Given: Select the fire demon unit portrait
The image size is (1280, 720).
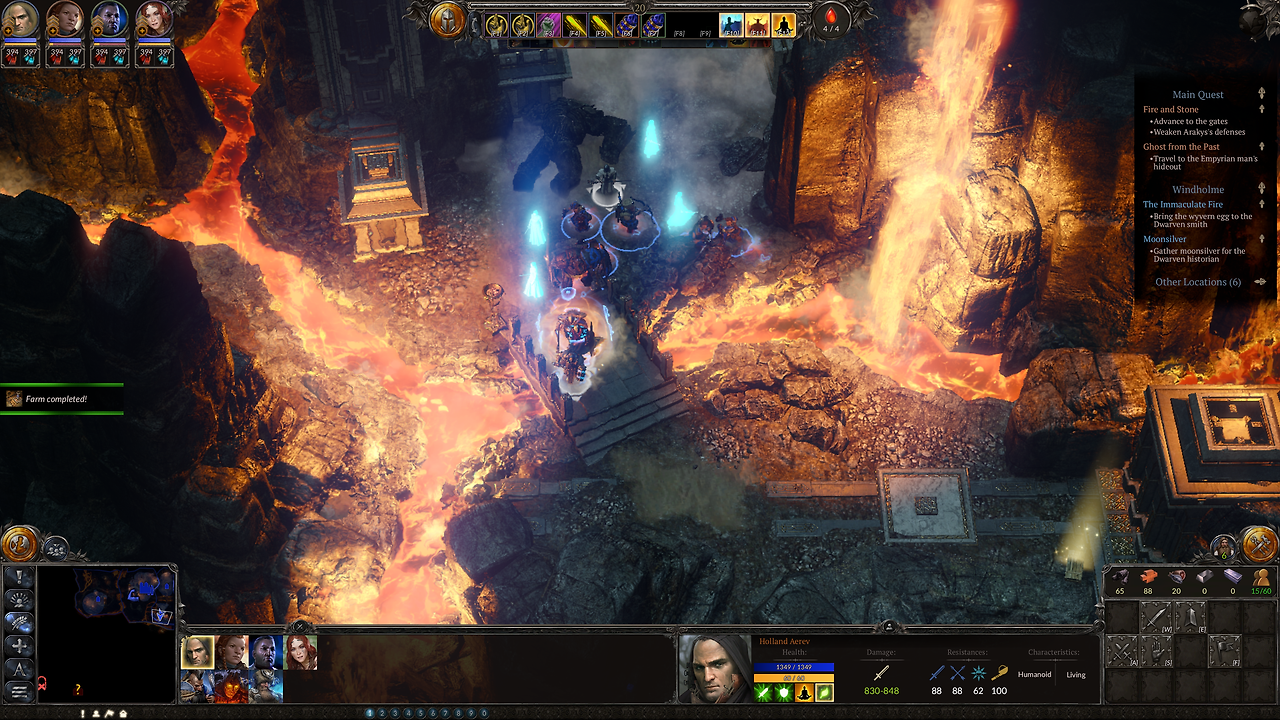Looking at the screenshot, I should 230,686.
